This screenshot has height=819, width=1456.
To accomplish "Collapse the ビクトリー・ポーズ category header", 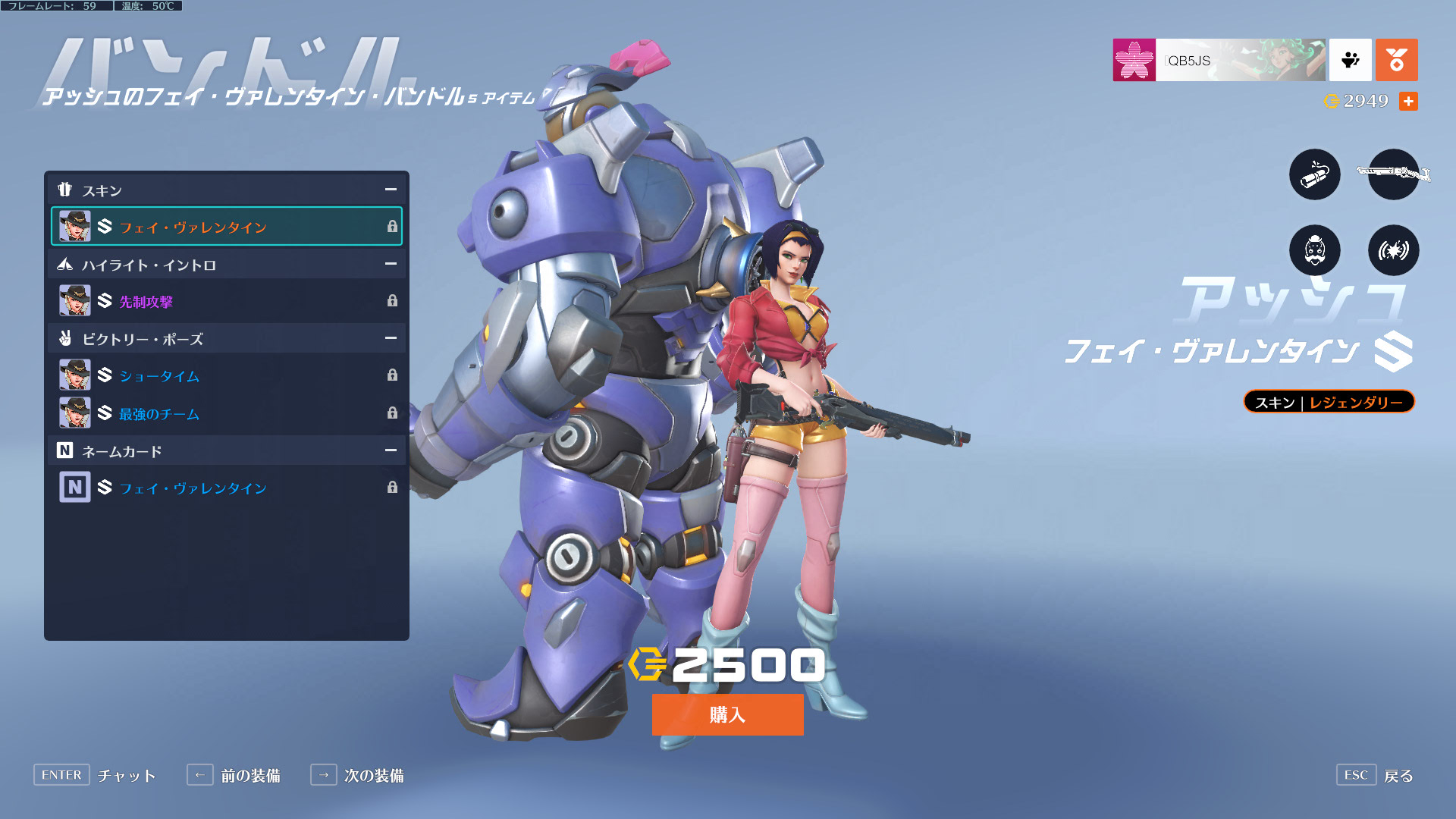I will pyautogui.click(x=391, y=338).
